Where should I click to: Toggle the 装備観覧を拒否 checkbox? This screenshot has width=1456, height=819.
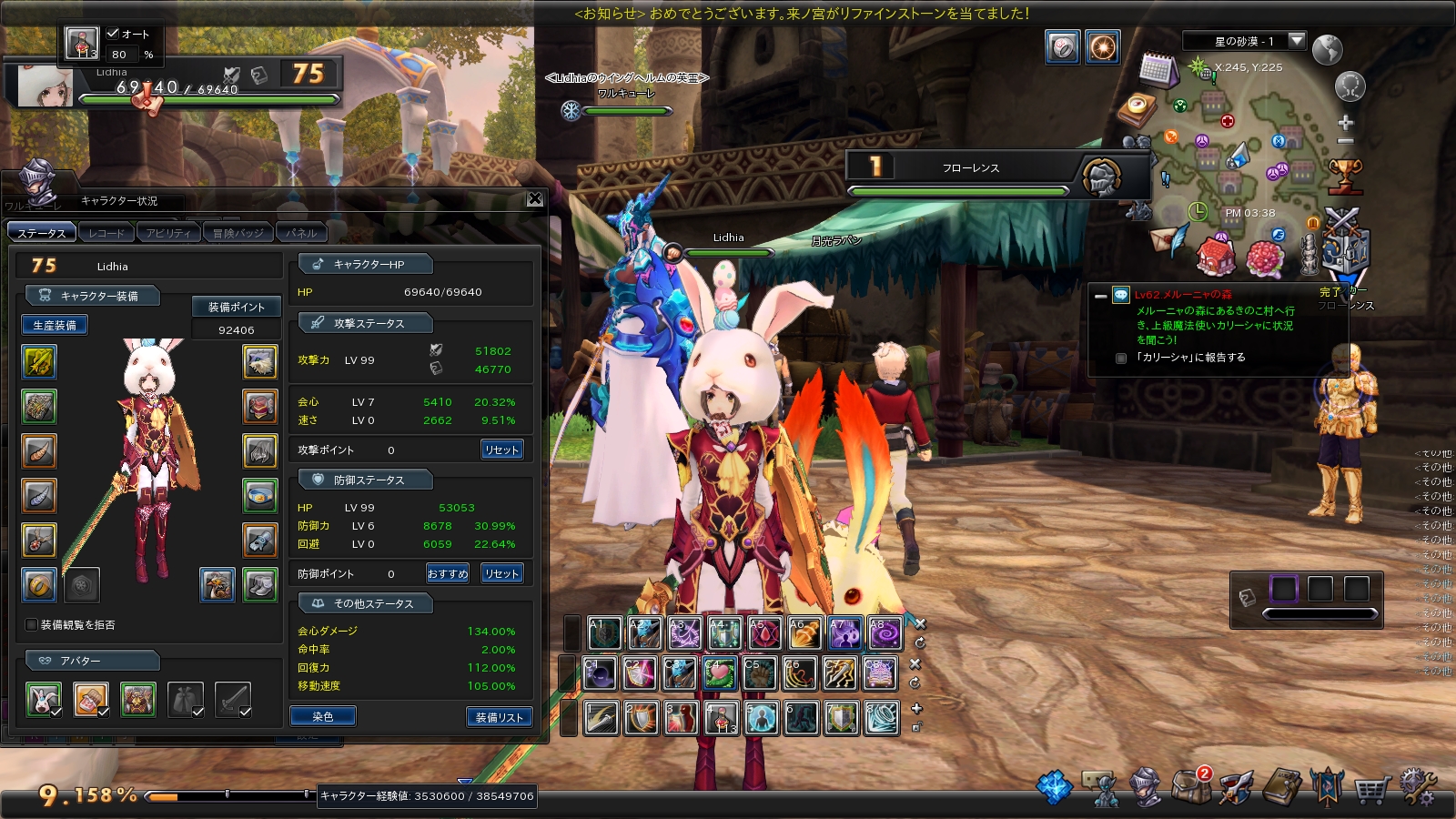click(32, 625)
